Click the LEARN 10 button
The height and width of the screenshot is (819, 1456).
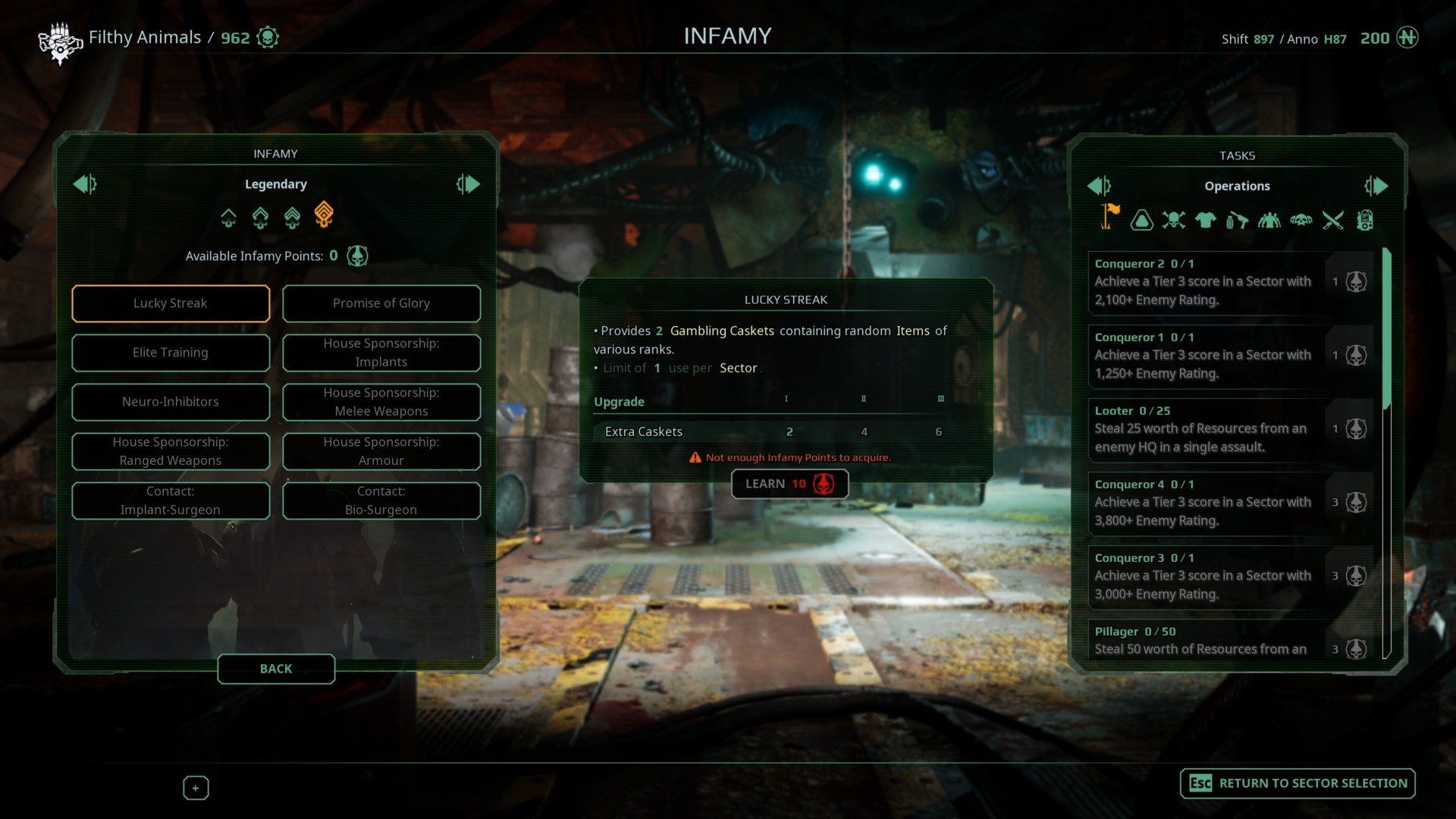point(789,484)
